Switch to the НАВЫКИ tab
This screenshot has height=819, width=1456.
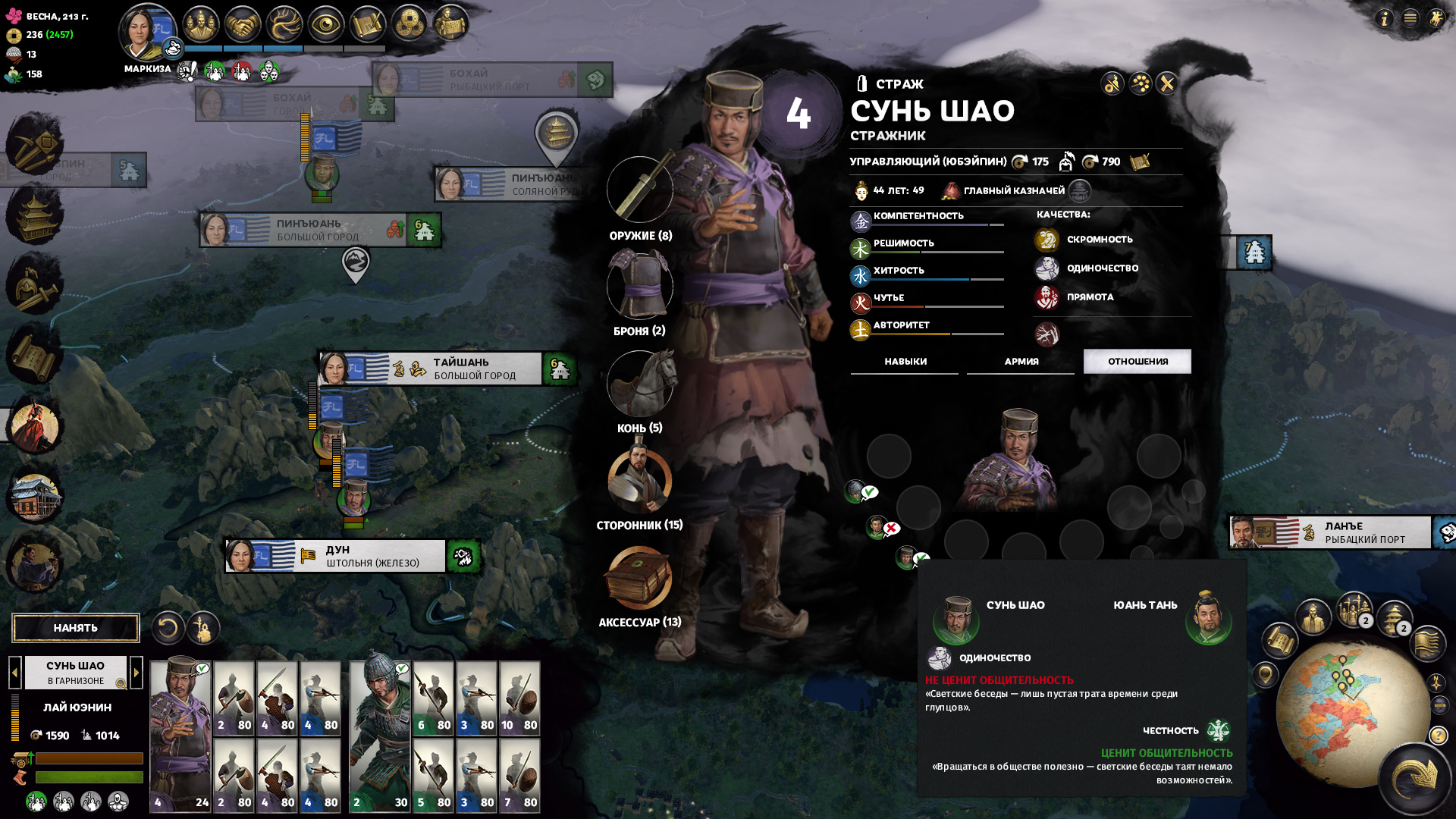(905, 362)
